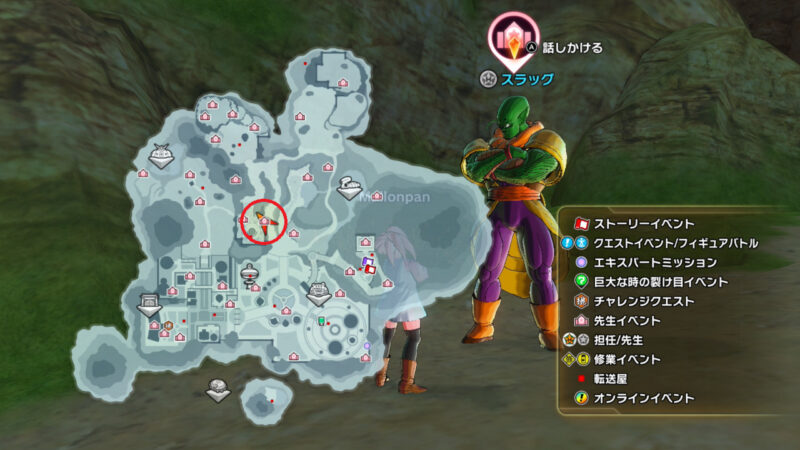Click the green time rift marker on map
The width and height of the screenshot is (800, 450).
(322, 323)
